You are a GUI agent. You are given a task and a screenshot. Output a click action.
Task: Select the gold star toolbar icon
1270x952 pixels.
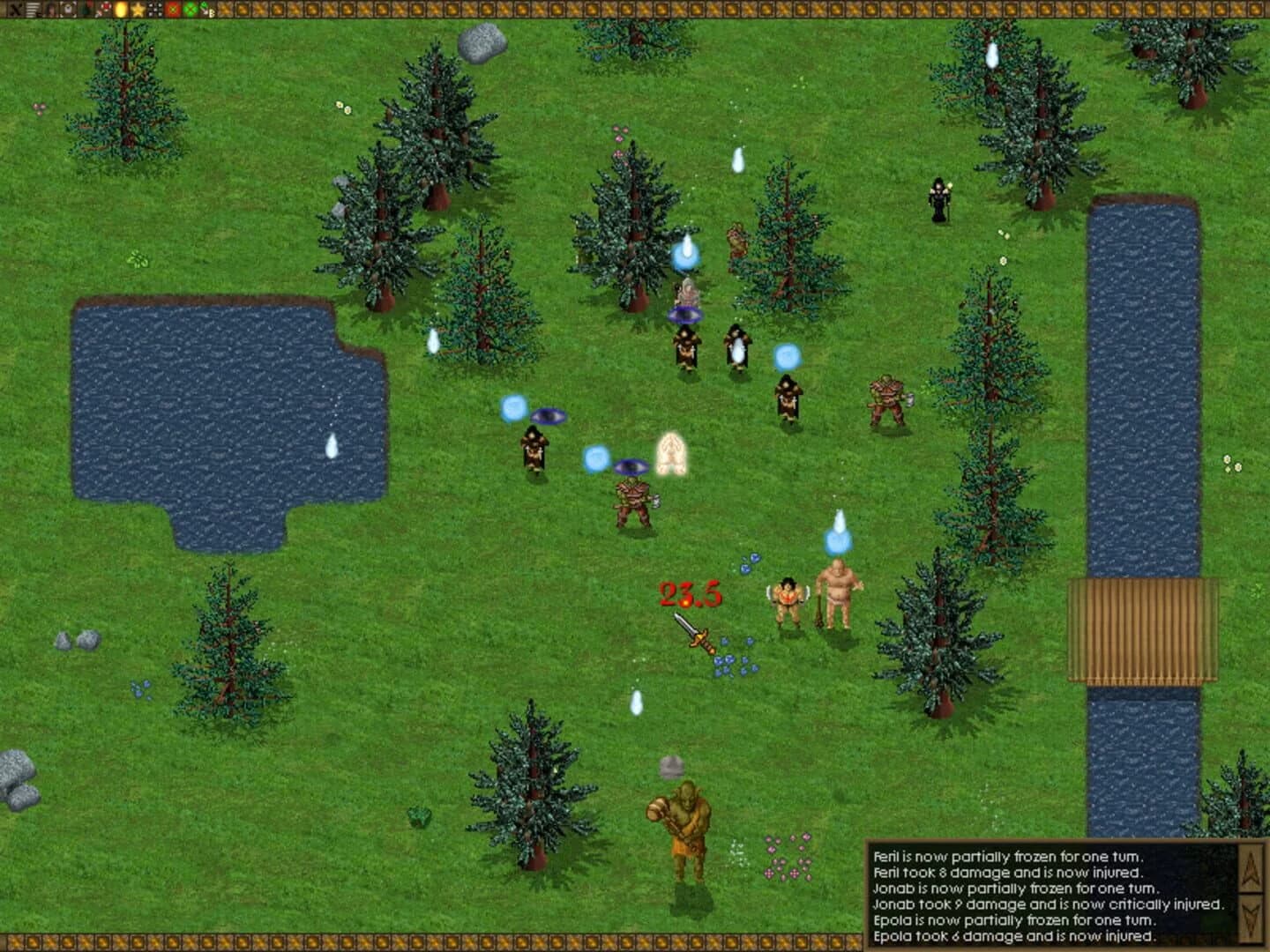click(137, 11)
